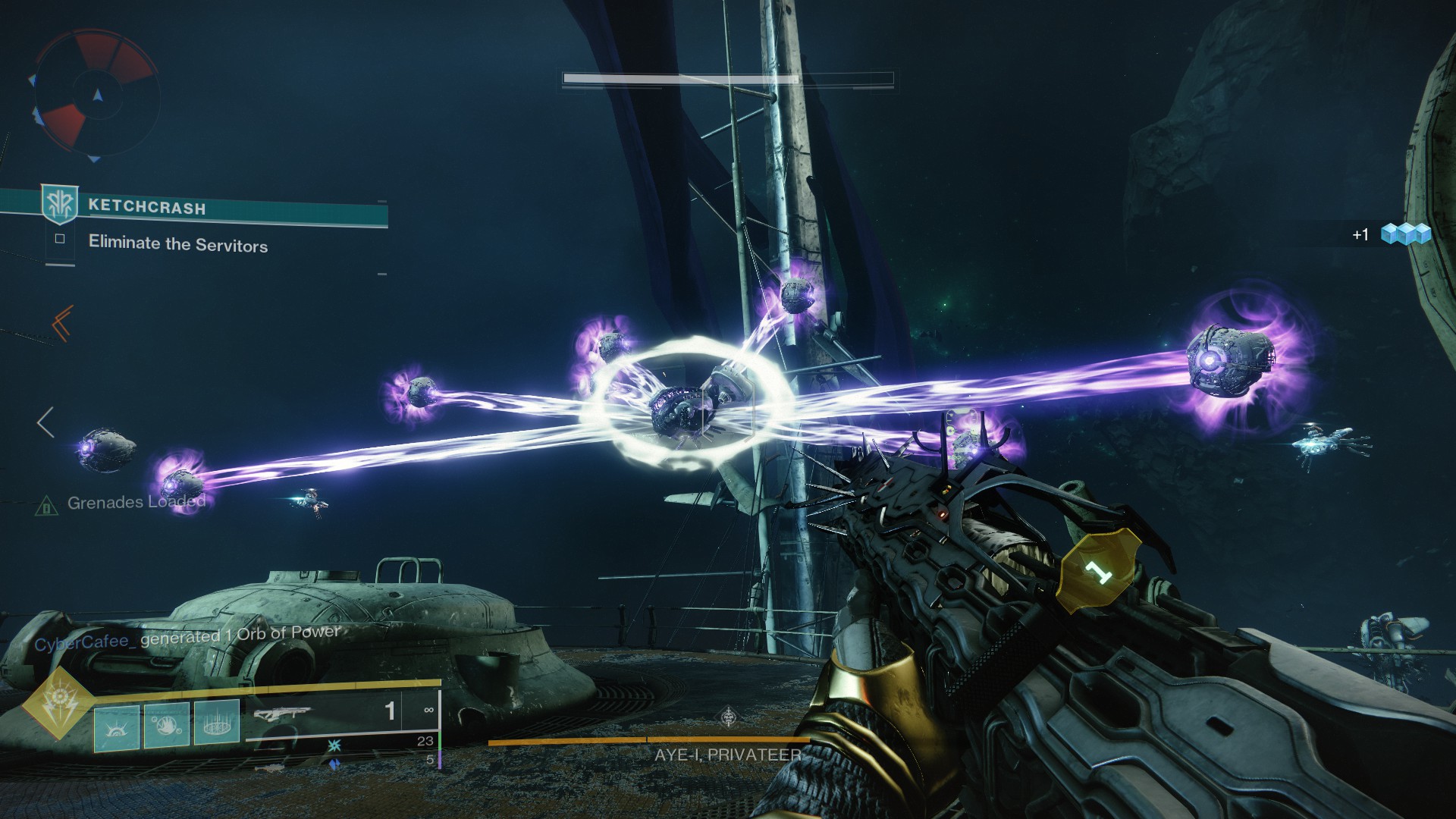Select the blue modifier star icon

[x=334, y=745]
